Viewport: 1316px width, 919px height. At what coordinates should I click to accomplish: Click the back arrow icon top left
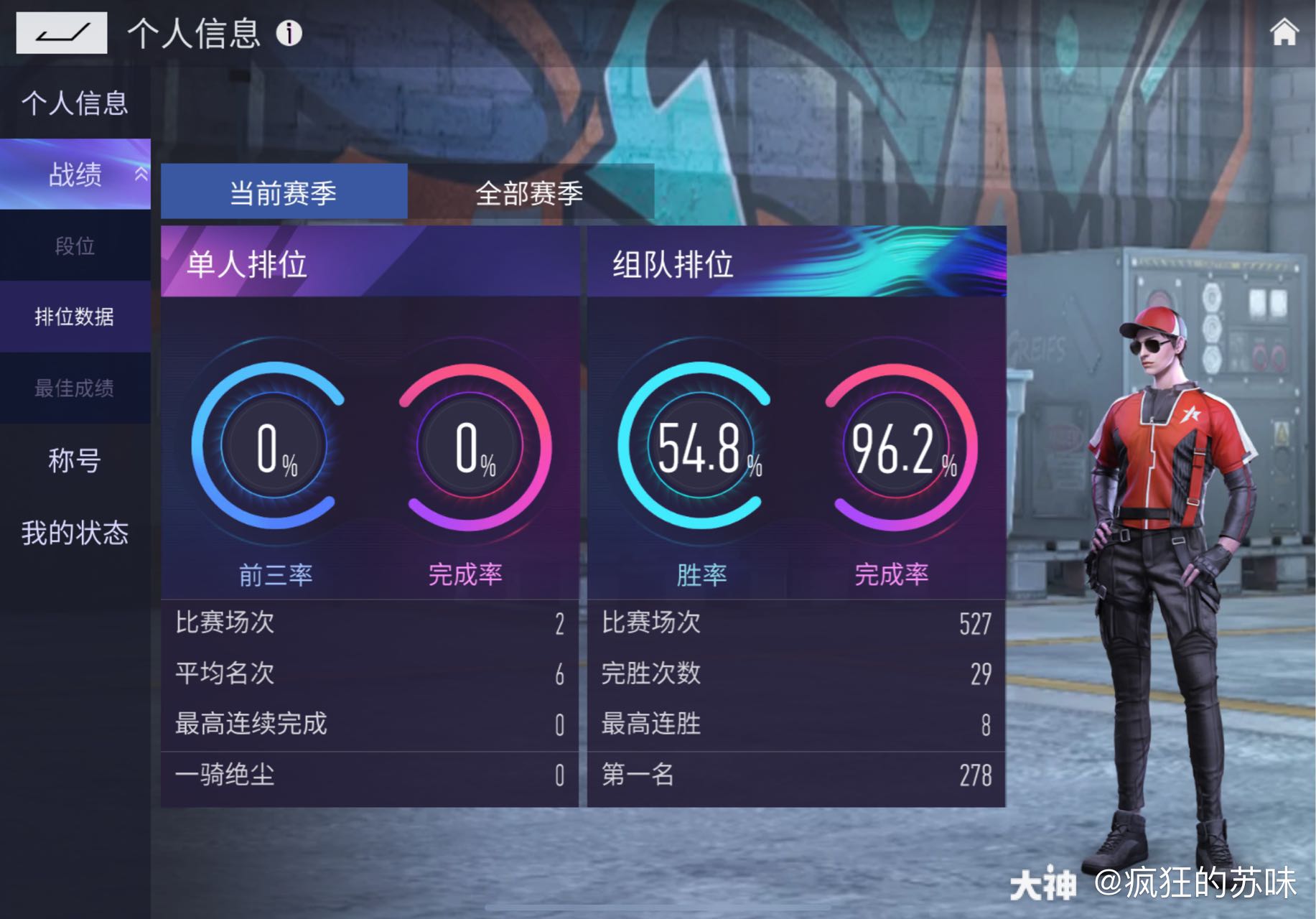click(61, 32)
